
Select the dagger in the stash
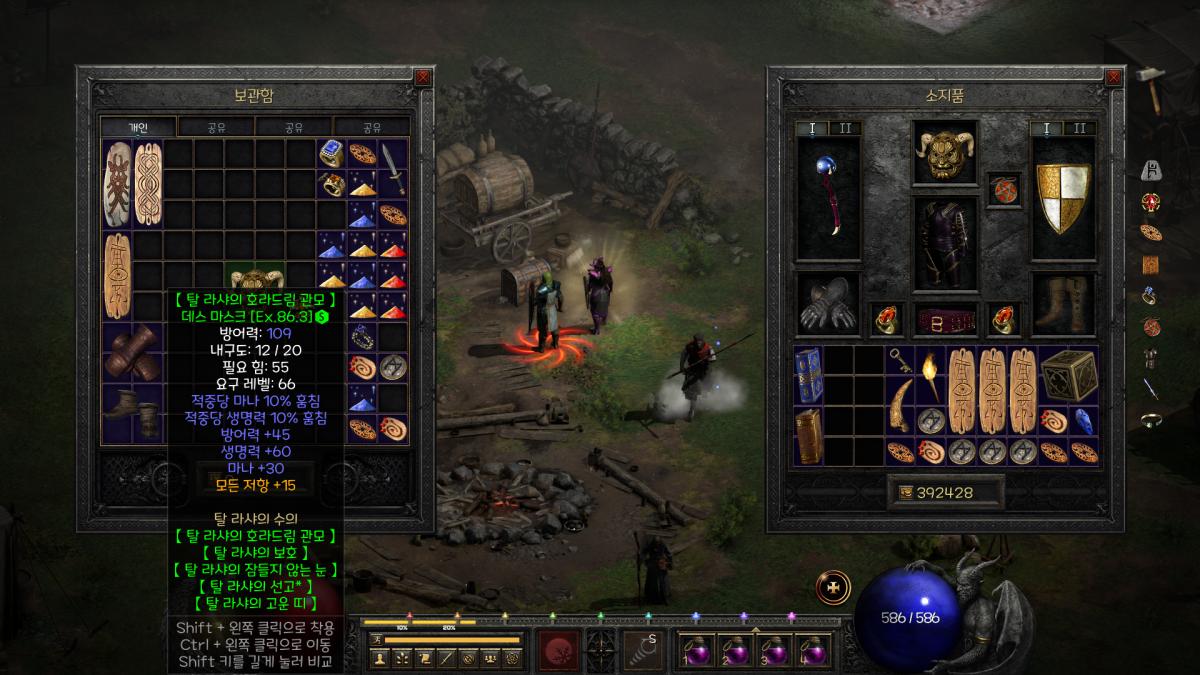pos(393,170)
